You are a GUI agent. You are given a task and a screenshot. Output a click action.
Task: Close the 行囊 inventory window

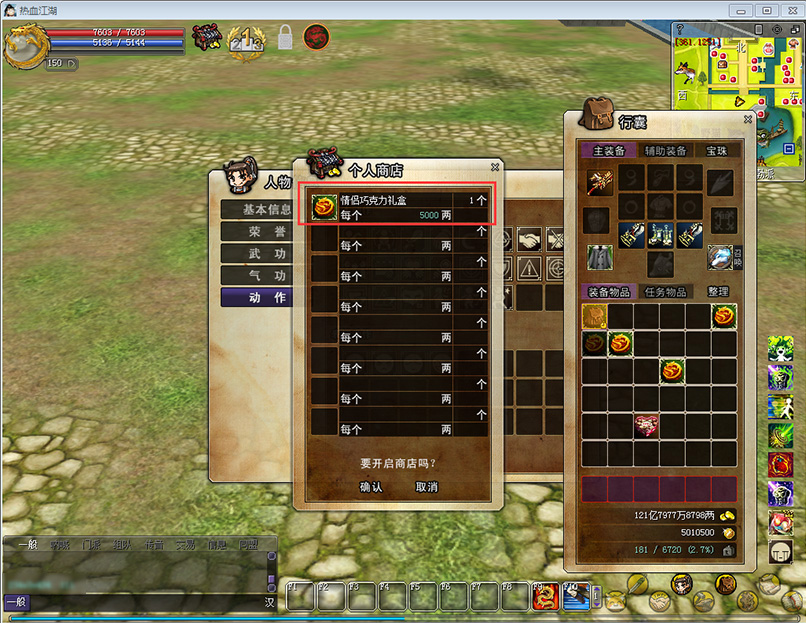point(747,119)
